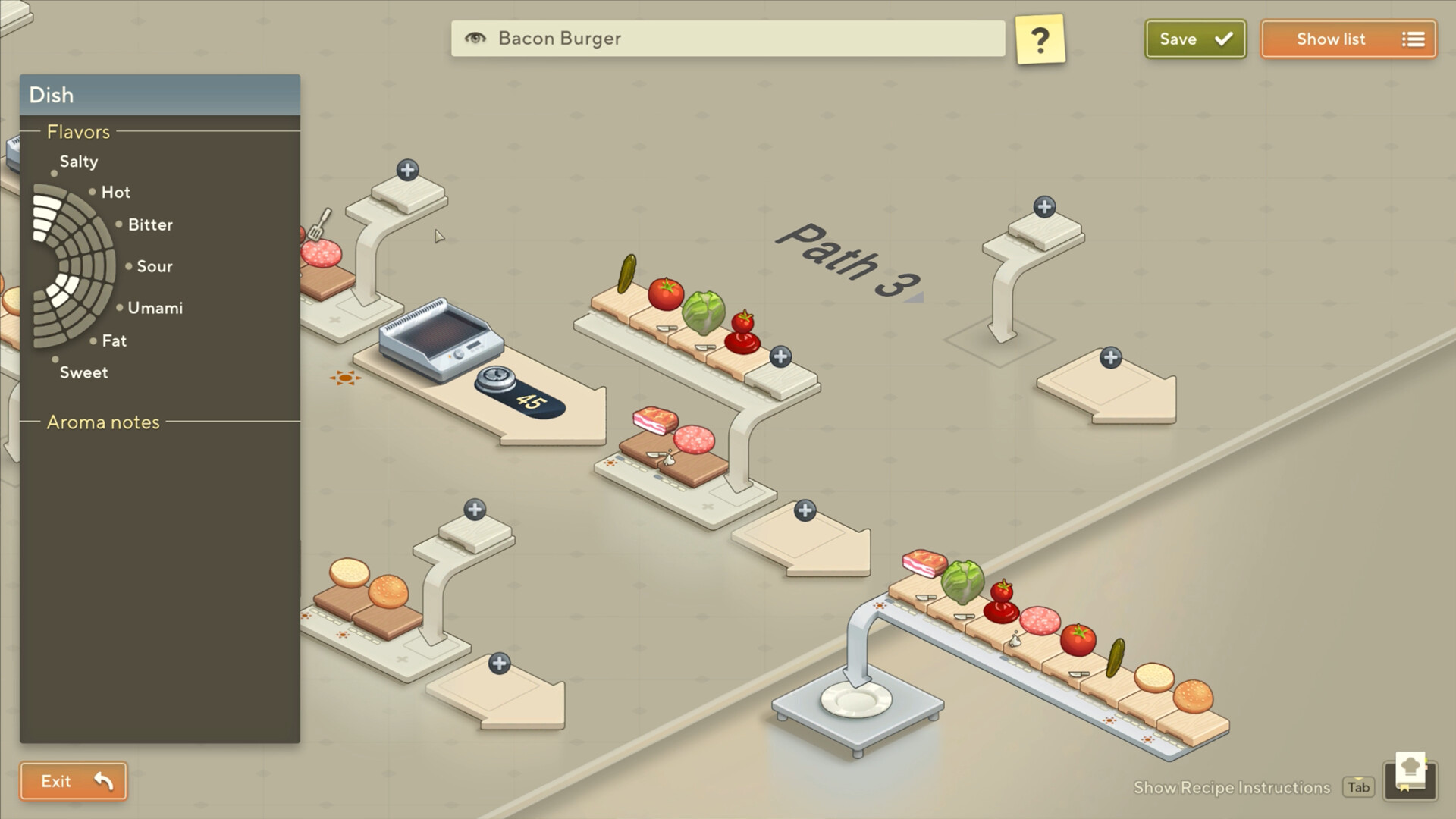Open the Show list panel
Viewport: 1456px width, 819px height.
[x=1348, y=39]
